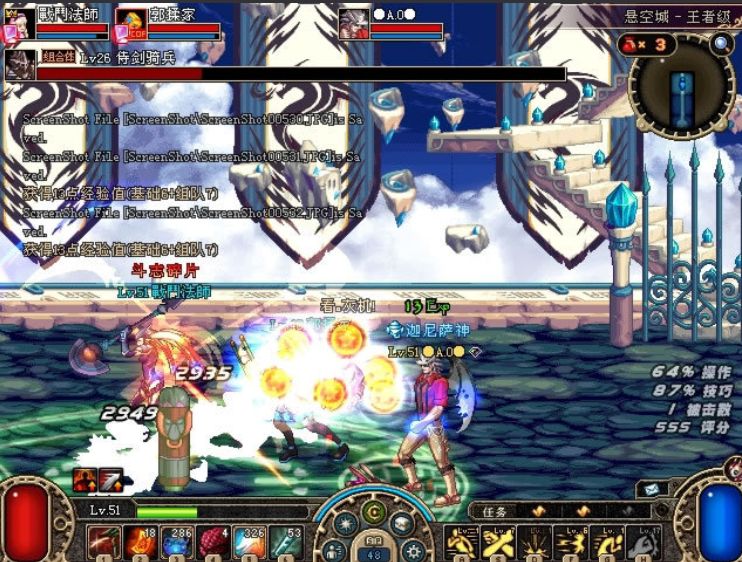Open the gear settings button in center menu
The height and width of the screenshot is (562, 742).
pos(413,549)
